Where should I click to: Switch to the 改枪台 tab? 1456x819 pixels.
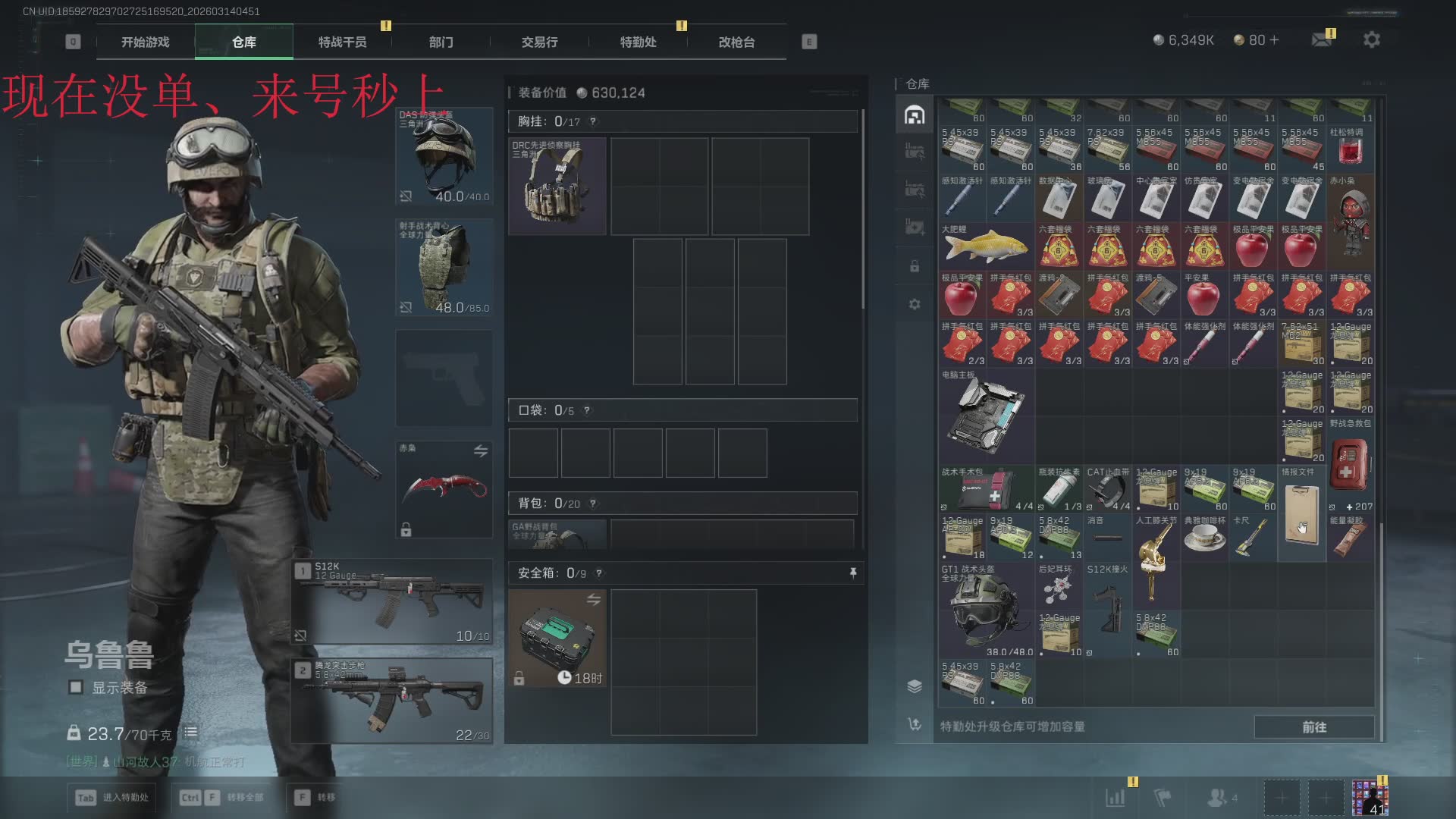tap(736, 42)
